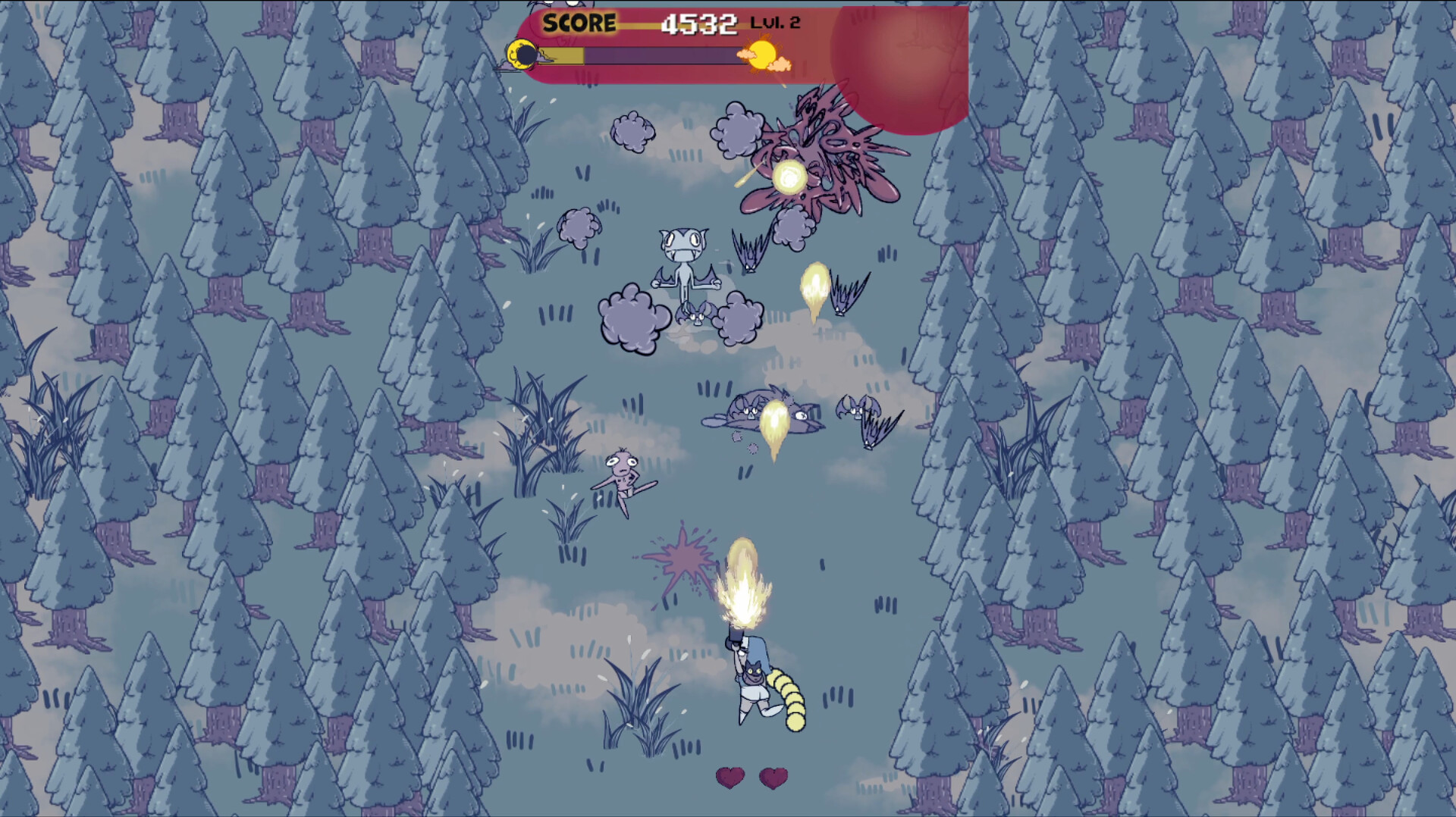Open the purple splat mark above the player
Image resolution: width=1456 pixels, height=817 pixels.
click(x=683, y=558)
